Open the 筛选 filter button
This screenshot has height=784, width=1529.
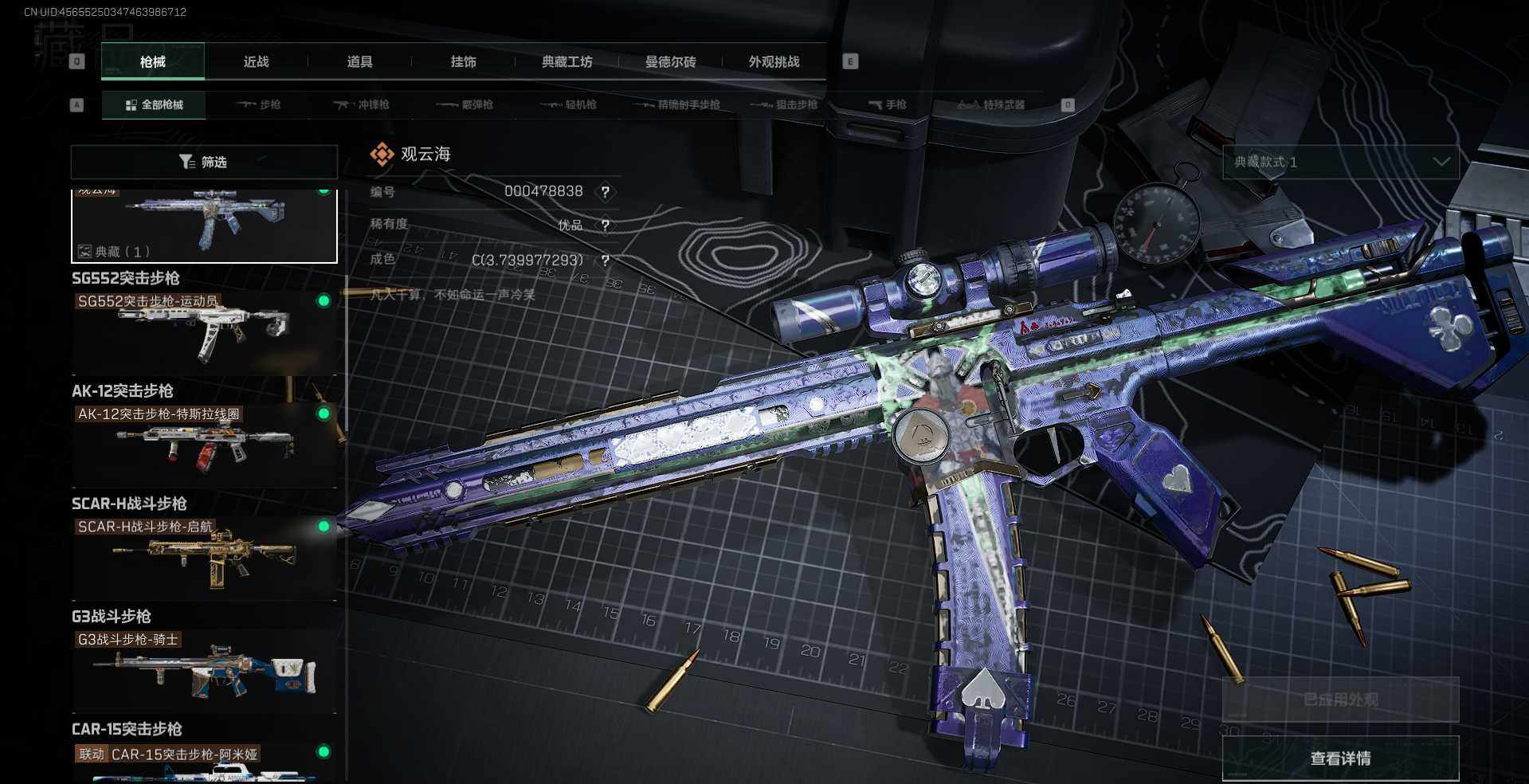click(x=204, y=162)
